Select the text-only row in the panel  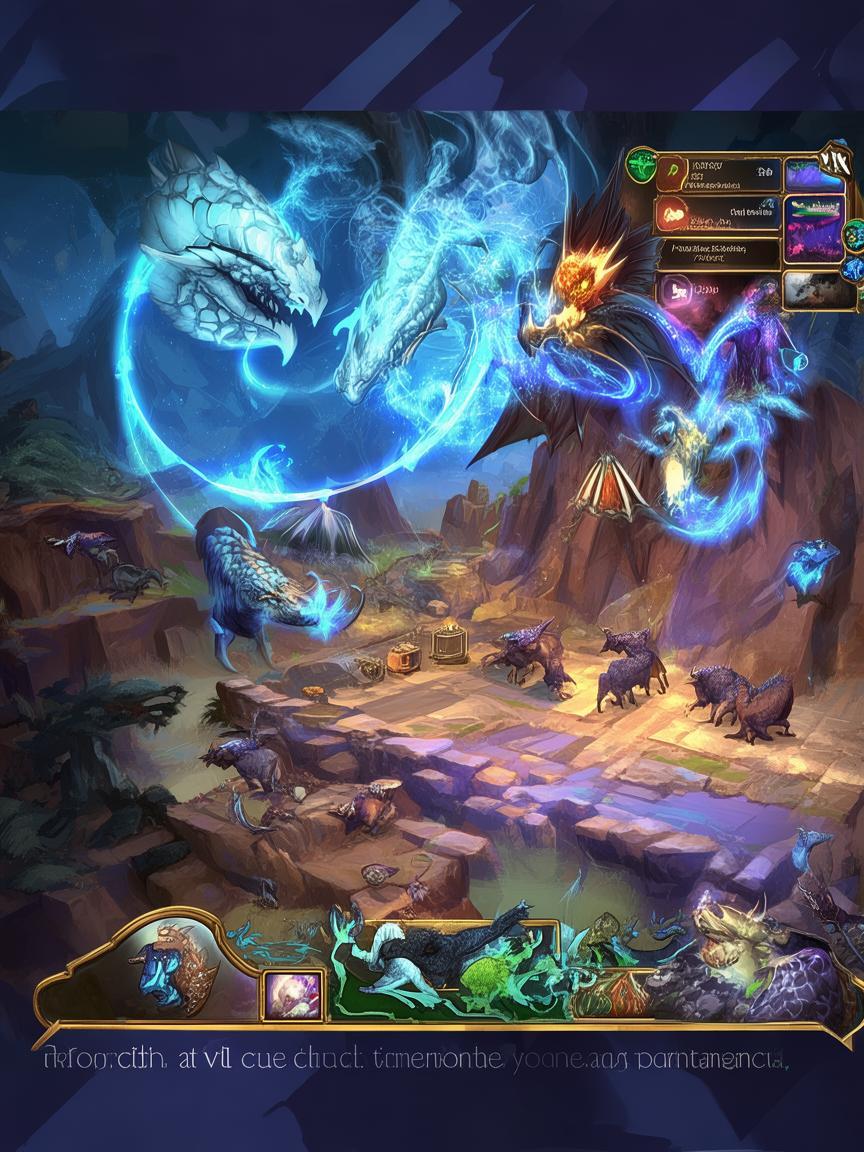tap(717, 253)
